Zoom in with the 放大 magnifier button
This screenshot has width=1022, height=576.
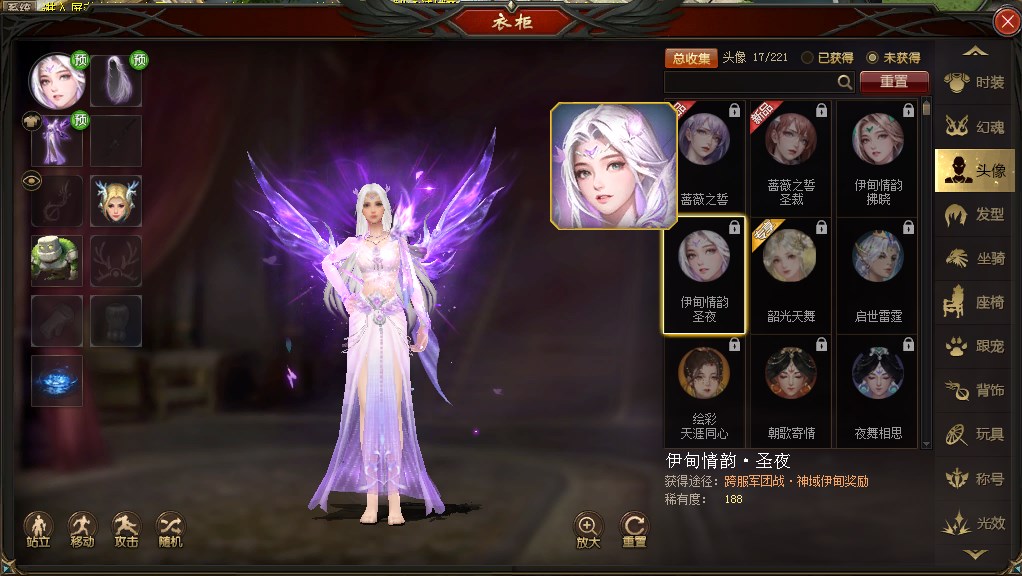pyautogui.click(x=588, y=528)
